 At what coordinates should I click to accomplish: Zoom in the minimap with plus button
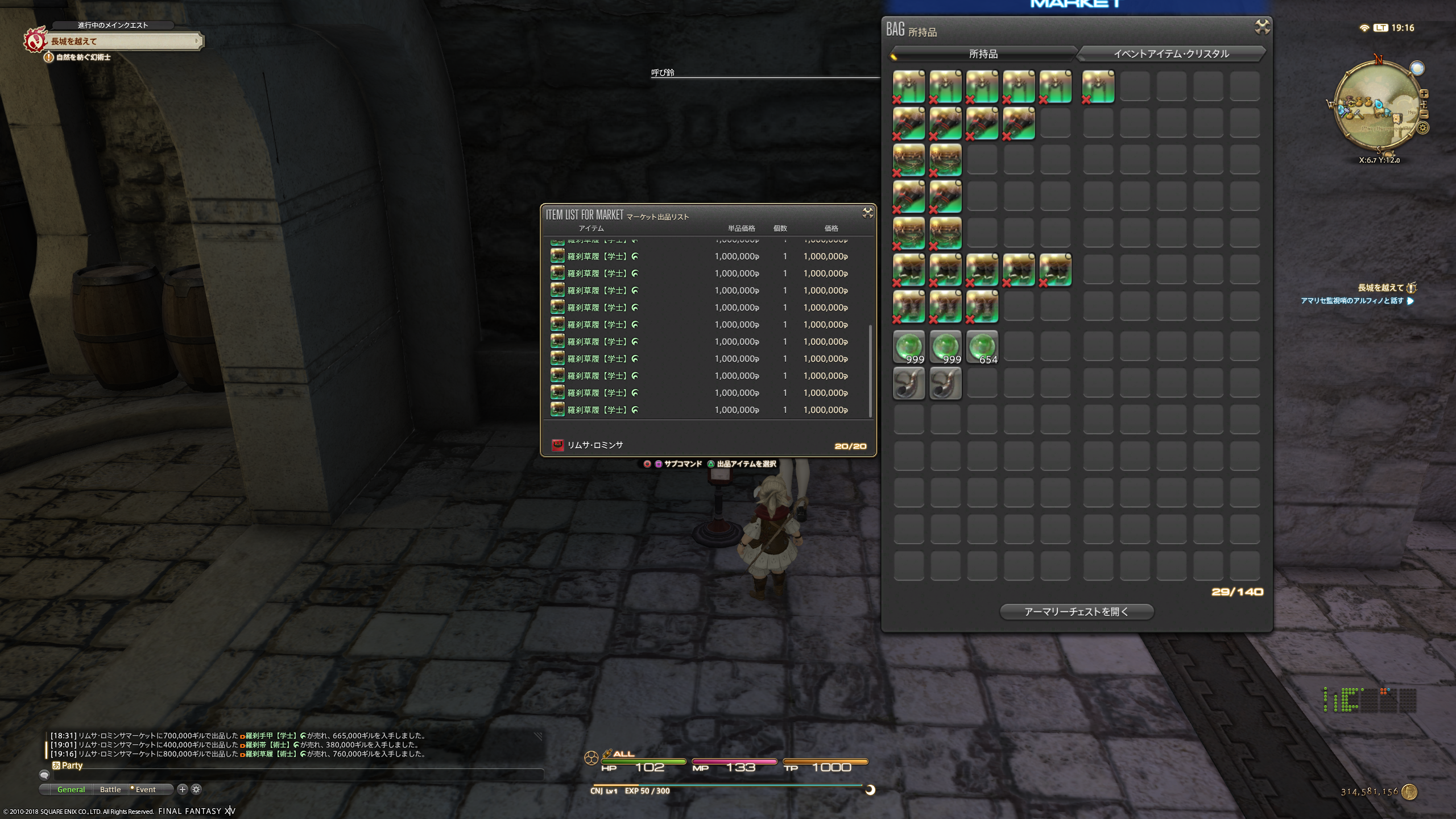1424,94
